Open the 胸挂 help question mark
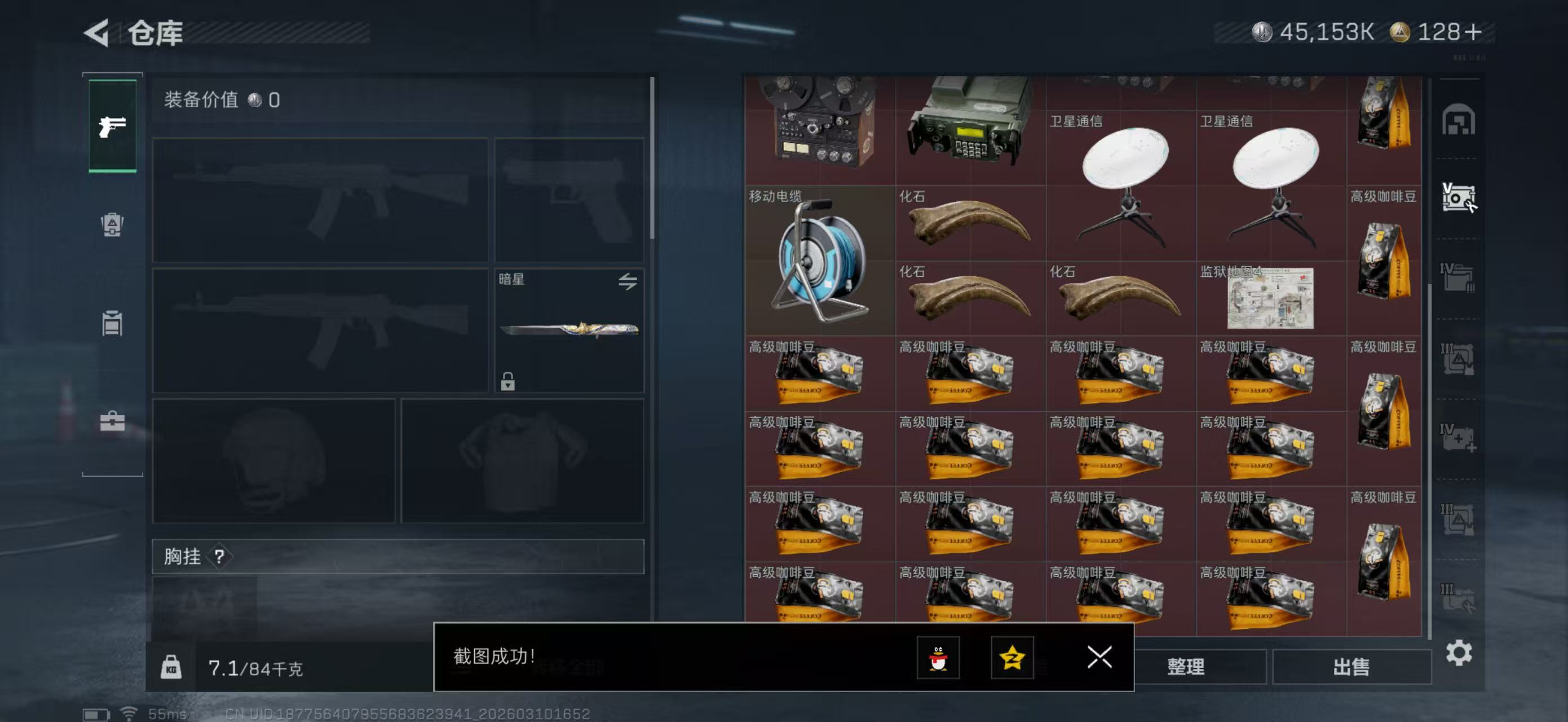The width and height of the screenshot is (1568, 722). click(x=219, y=556)
